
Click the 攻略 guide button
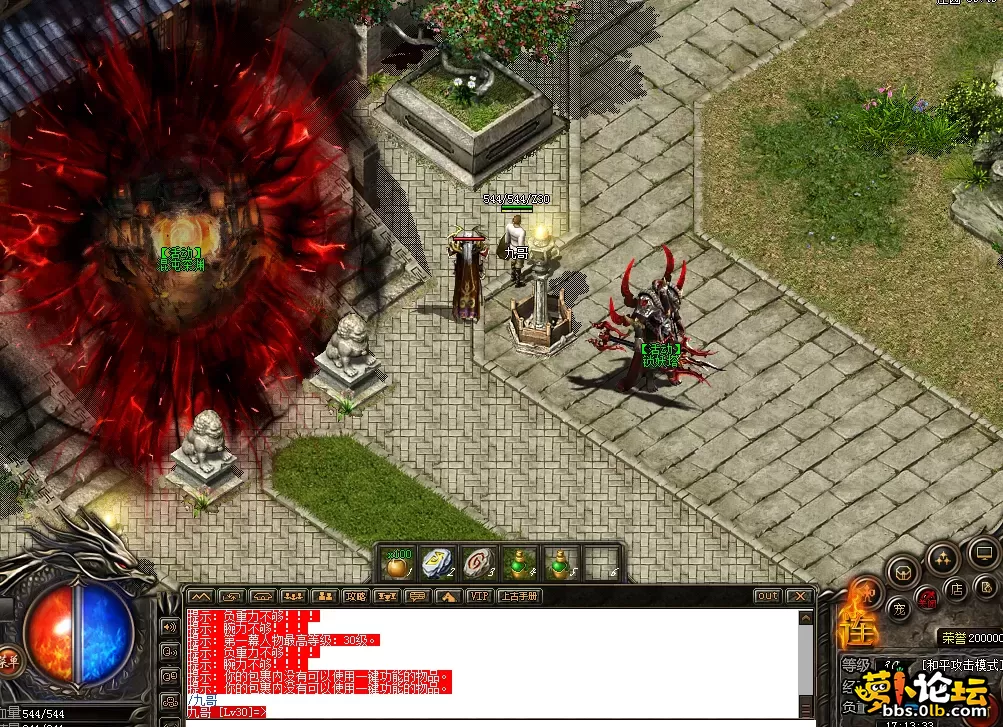click(355, 596)
